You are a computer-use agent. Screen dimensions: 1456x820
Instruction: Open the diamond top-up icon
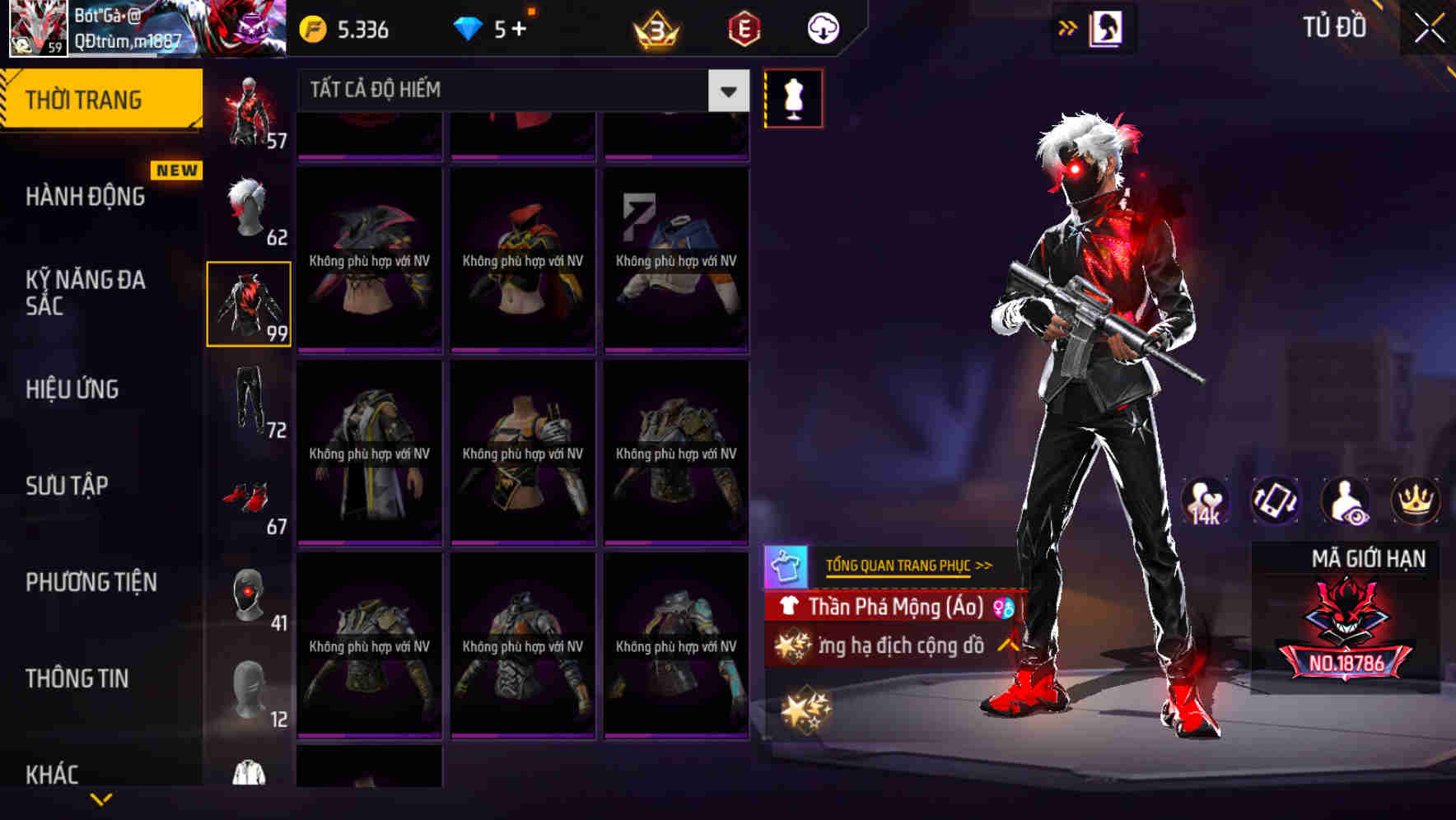[470, 27]
